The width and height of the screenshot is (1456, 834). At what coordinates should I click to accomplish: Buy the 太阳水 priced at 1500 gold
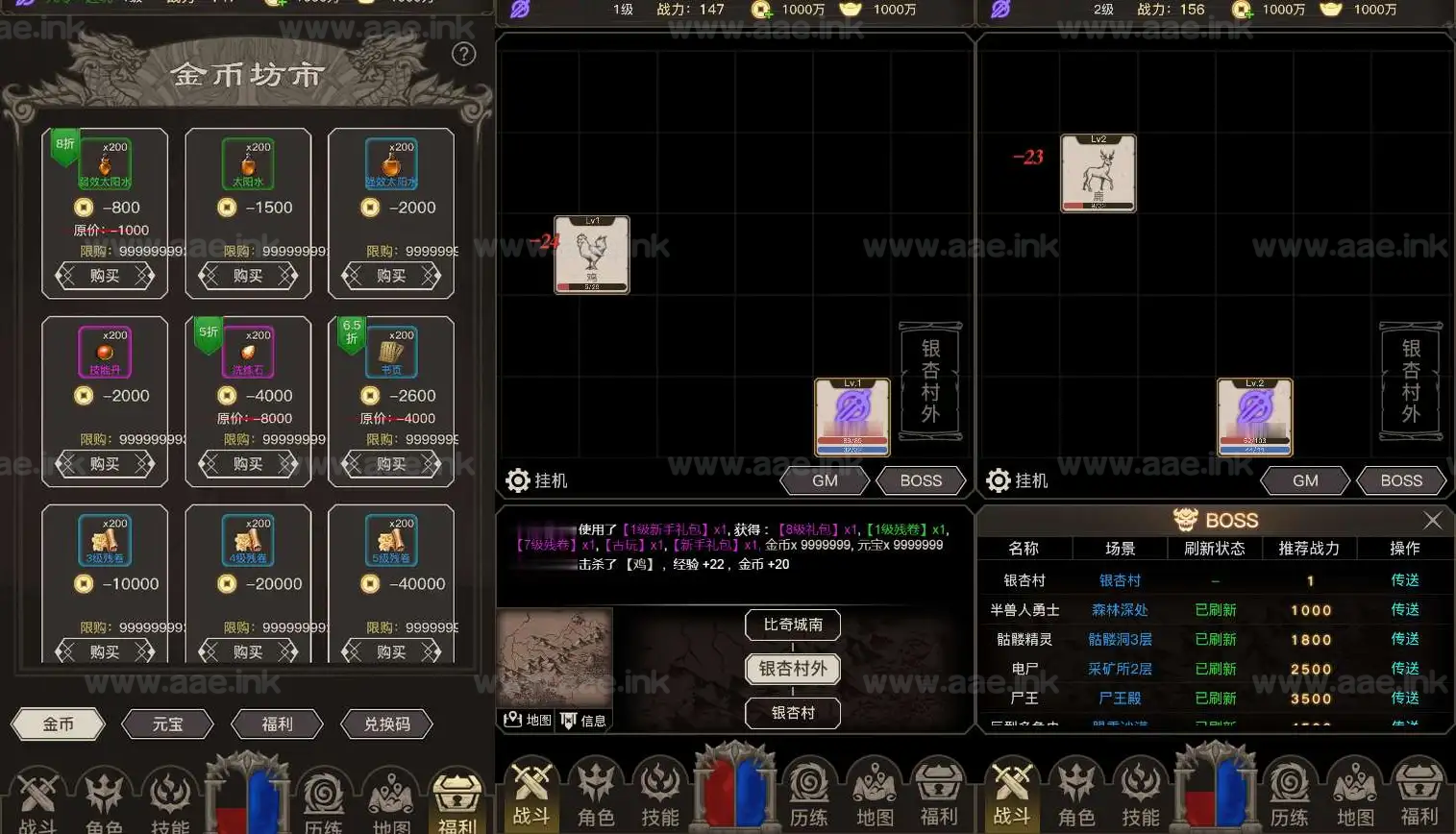tap(248, 276)
